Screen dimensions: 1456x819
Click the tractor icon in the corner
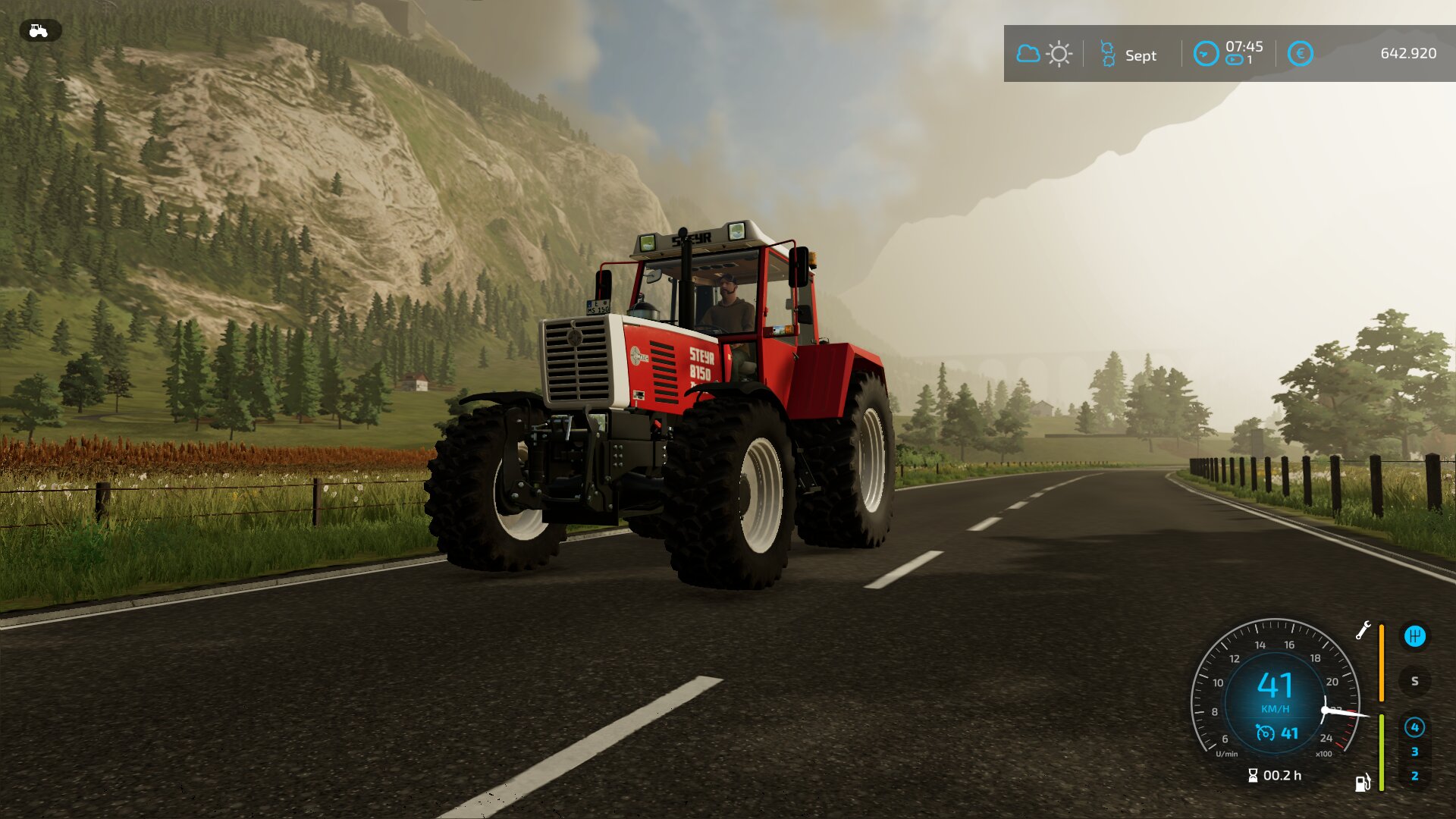[x=39, y=31]
